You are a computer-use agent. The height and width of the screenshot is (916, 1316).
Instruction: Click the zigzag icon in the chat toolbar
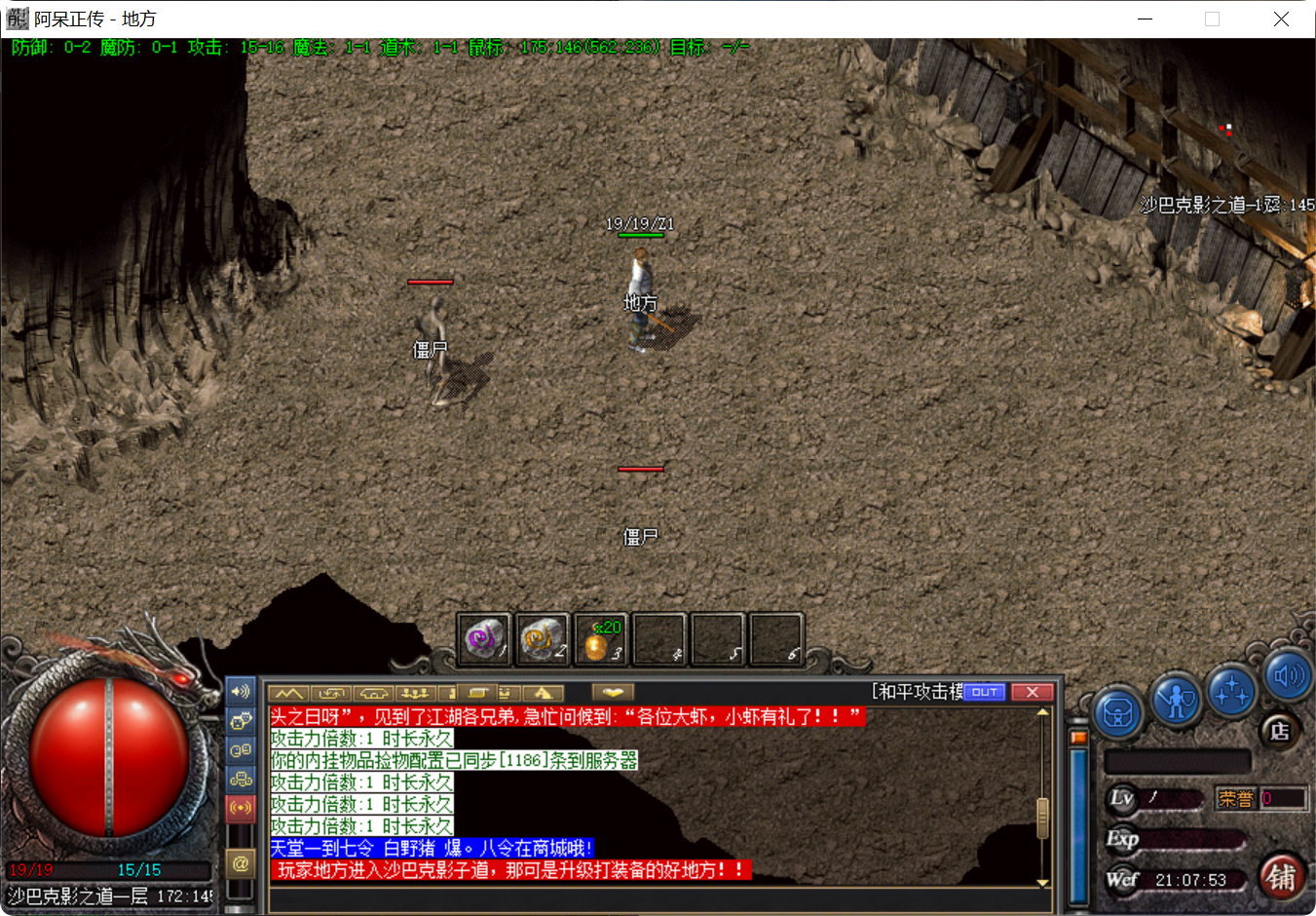[288, 693]
